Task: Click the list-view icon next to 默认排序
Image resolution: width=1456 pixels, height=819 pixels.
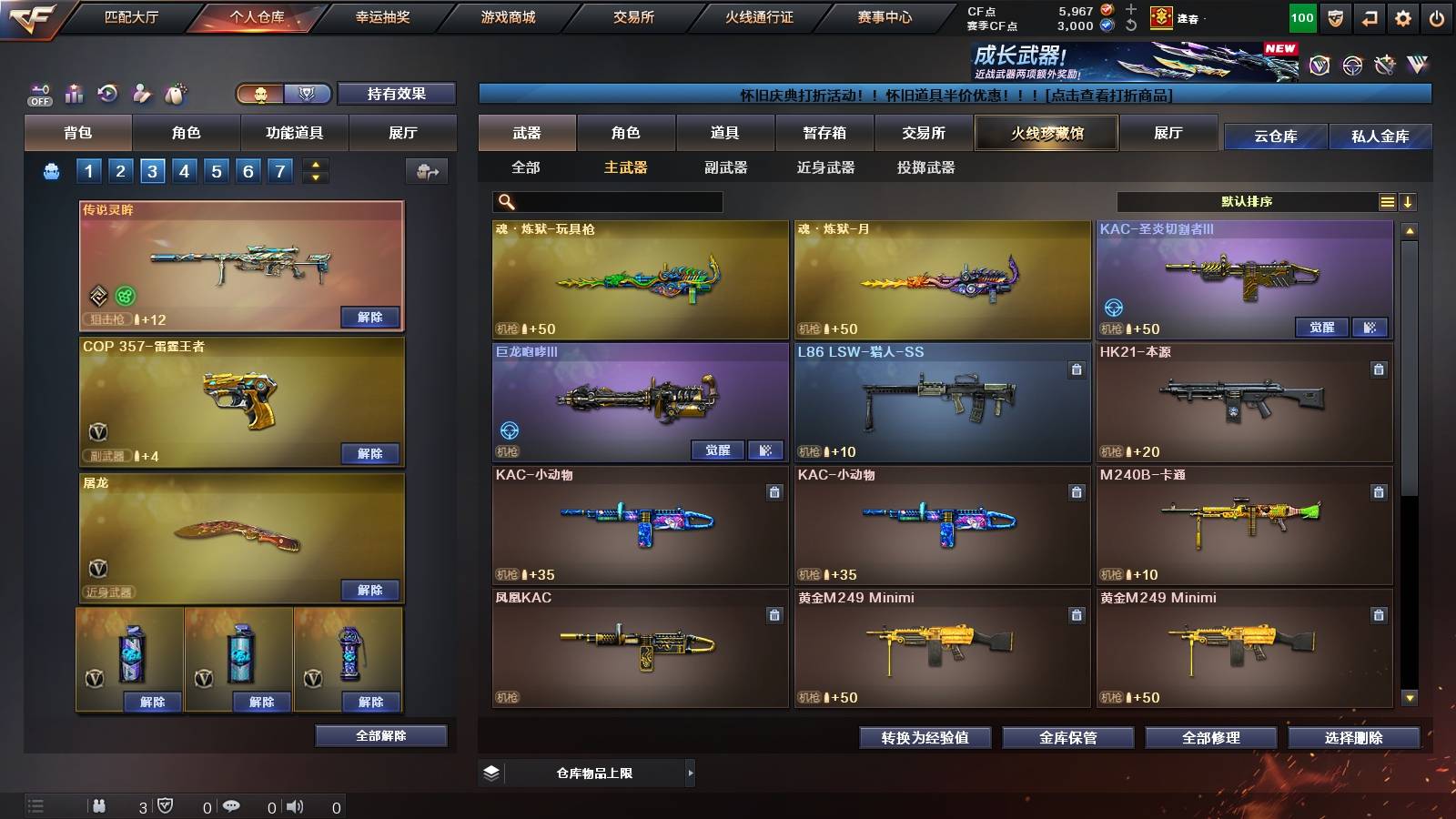Action: 1387,201
